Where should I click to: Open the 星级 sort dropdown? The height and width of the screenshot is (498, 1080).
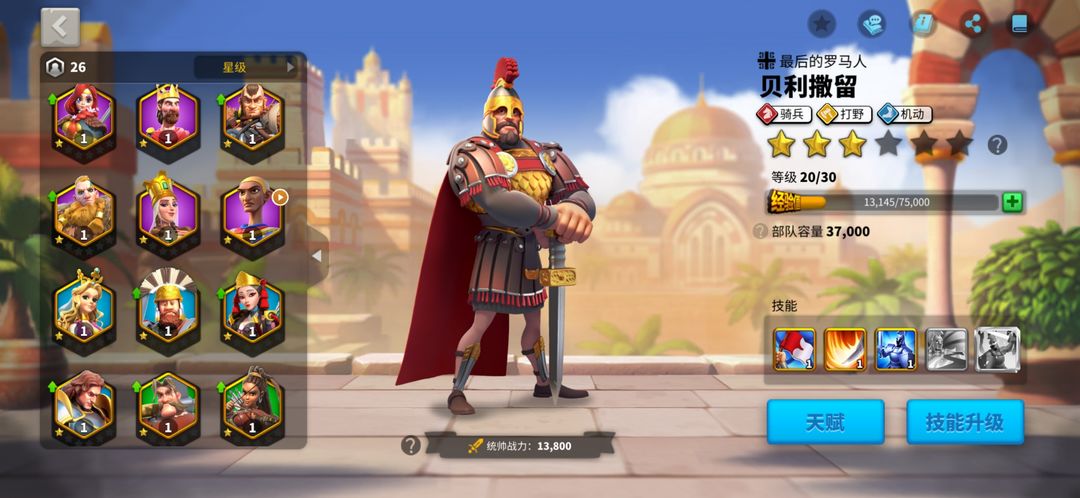[x=248, y=67]
